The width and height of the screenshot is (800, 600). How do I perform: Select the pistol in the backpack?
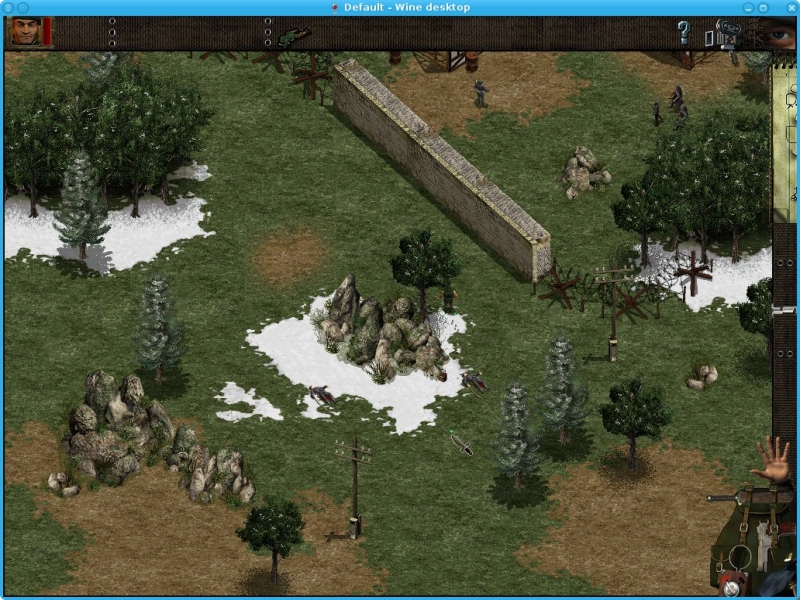coord(763,535)
